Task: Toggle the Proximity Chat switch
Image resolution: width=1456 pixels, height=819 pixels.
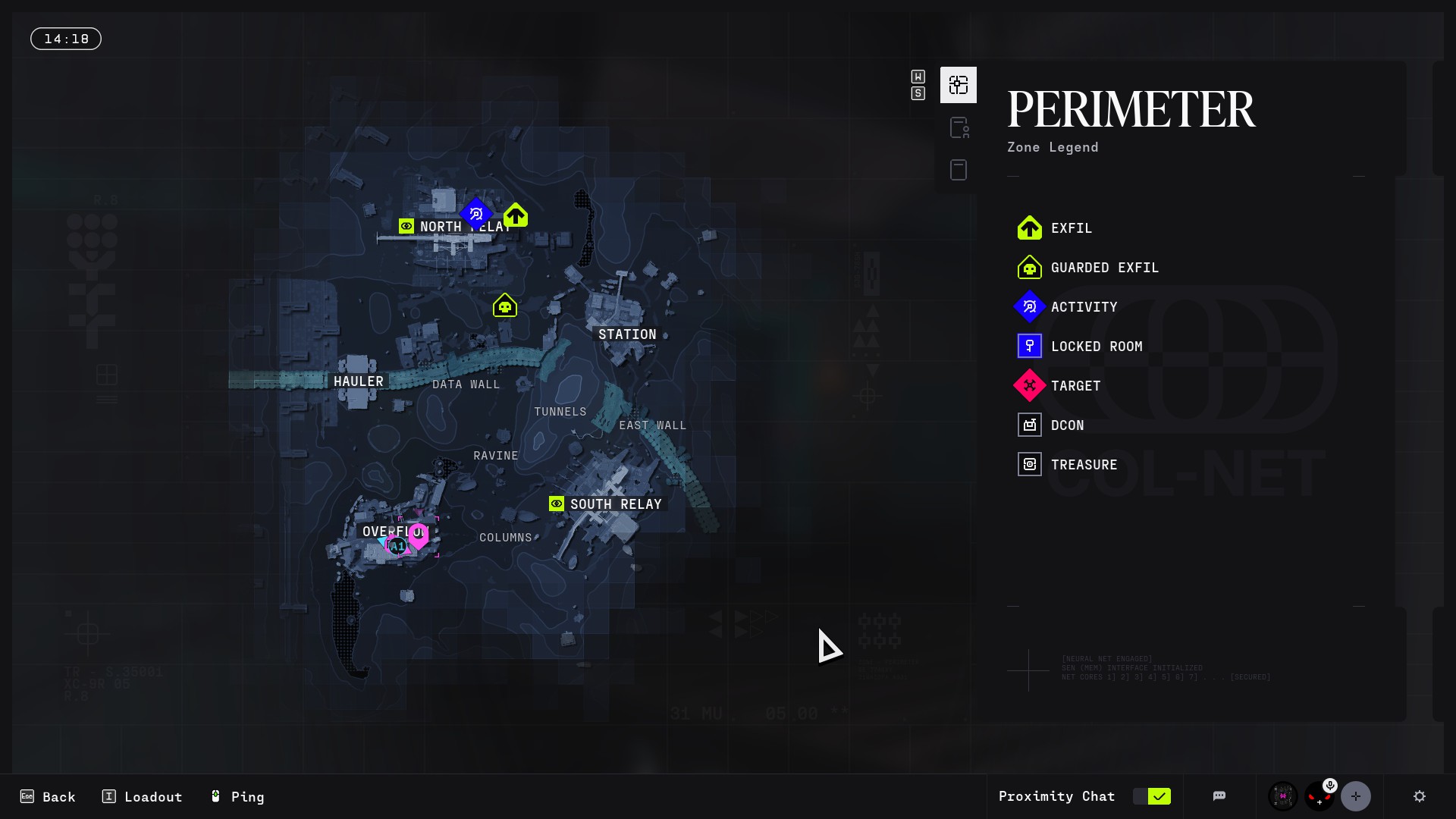Action: tap(1151, 796)
